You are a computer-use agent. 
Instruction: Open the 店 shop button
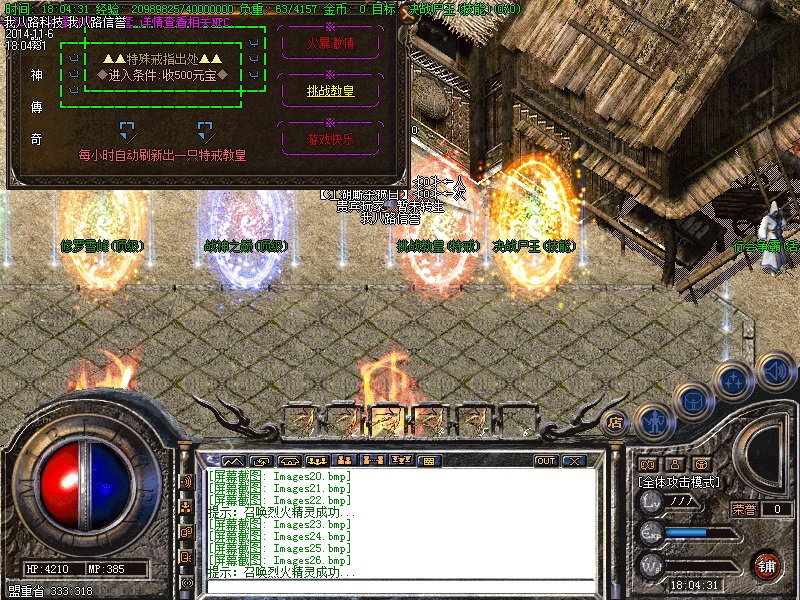click(616, 421)
